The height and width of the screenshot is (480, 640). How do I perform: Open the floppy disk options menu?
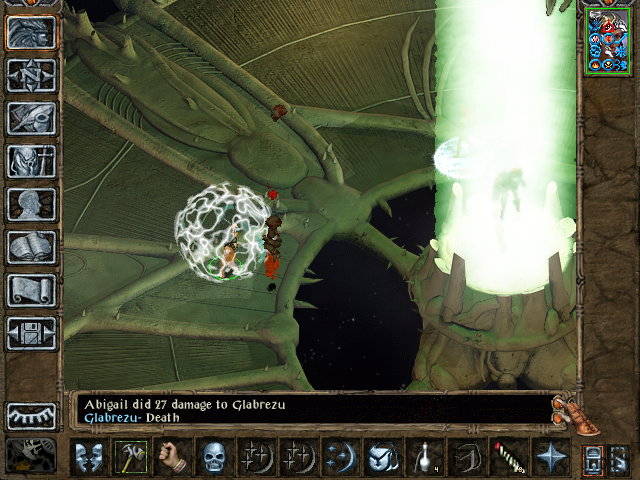(x=31, y=333)
